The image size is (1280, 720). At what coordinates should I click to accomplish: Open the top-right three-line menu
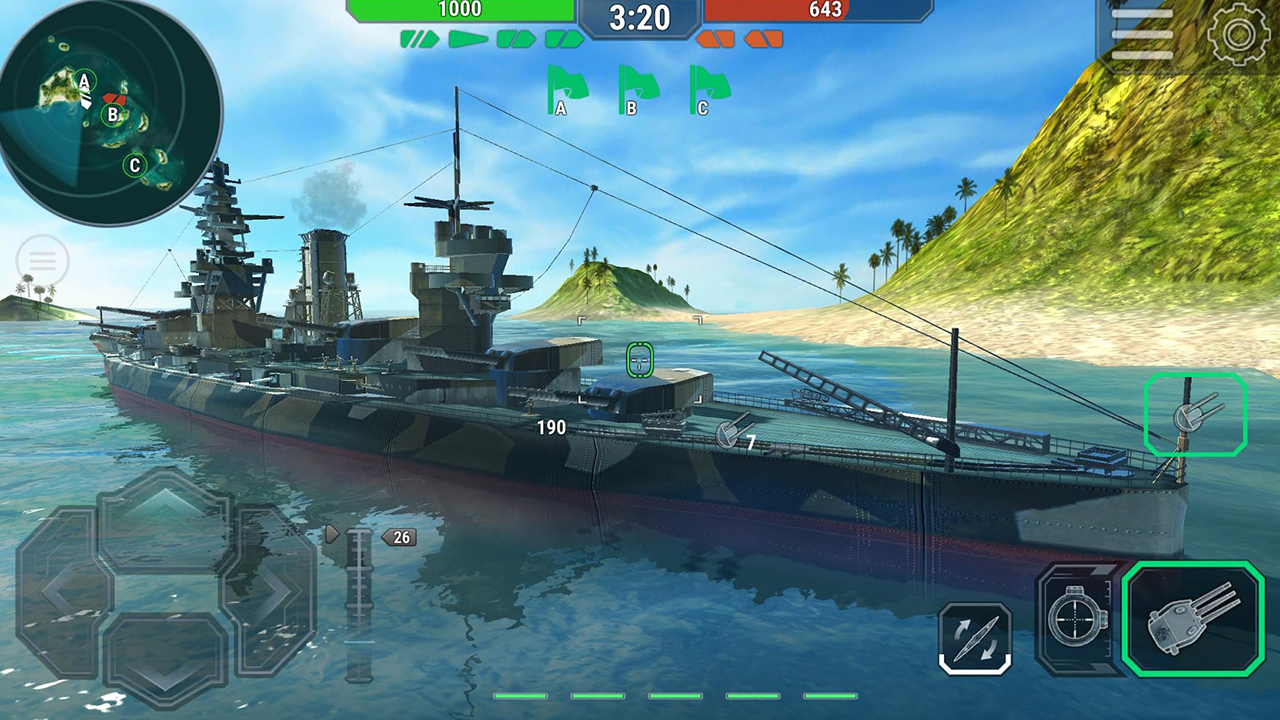tap(1144, 32)
